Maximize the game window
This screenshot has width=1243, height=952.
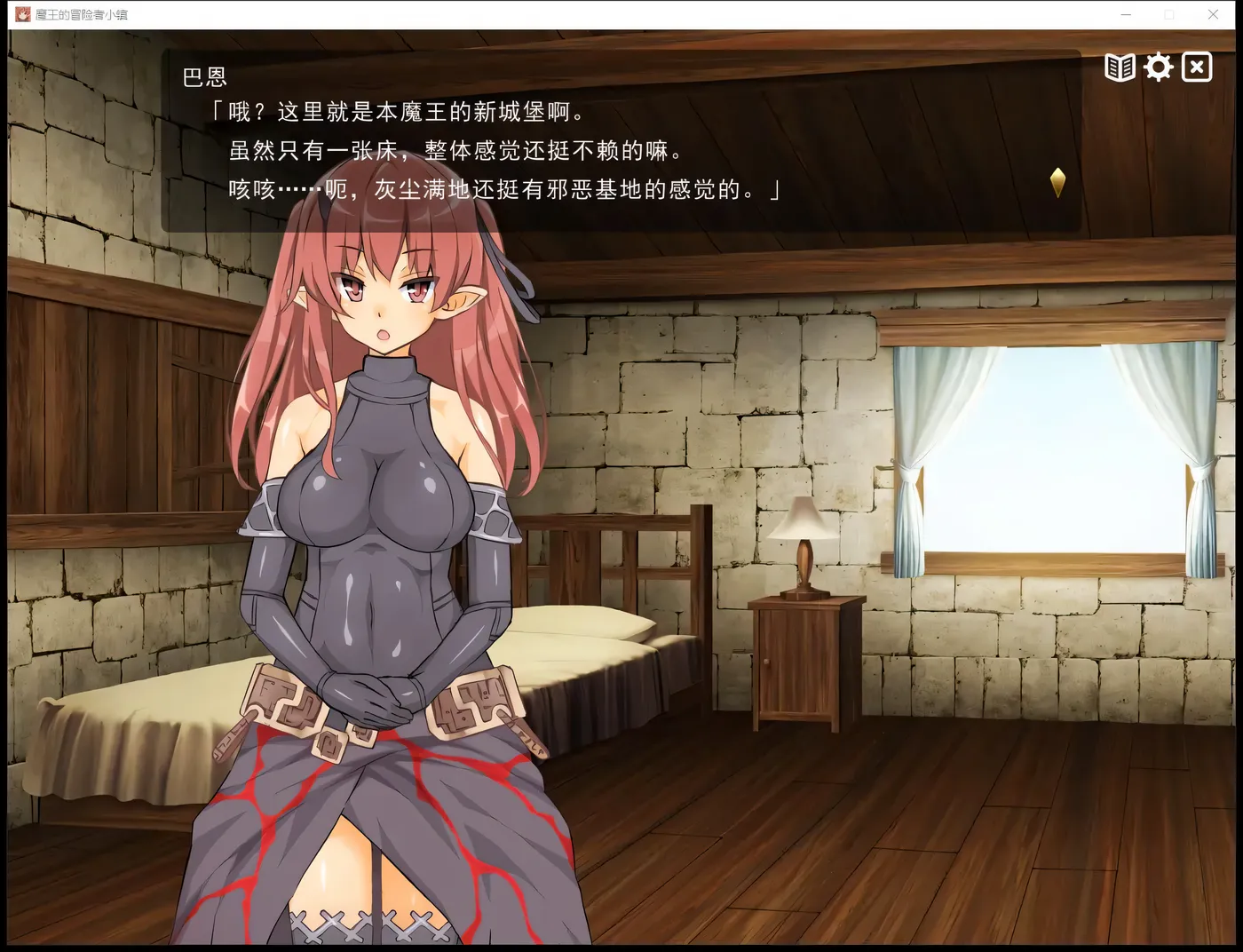(x=1170, y=14)
